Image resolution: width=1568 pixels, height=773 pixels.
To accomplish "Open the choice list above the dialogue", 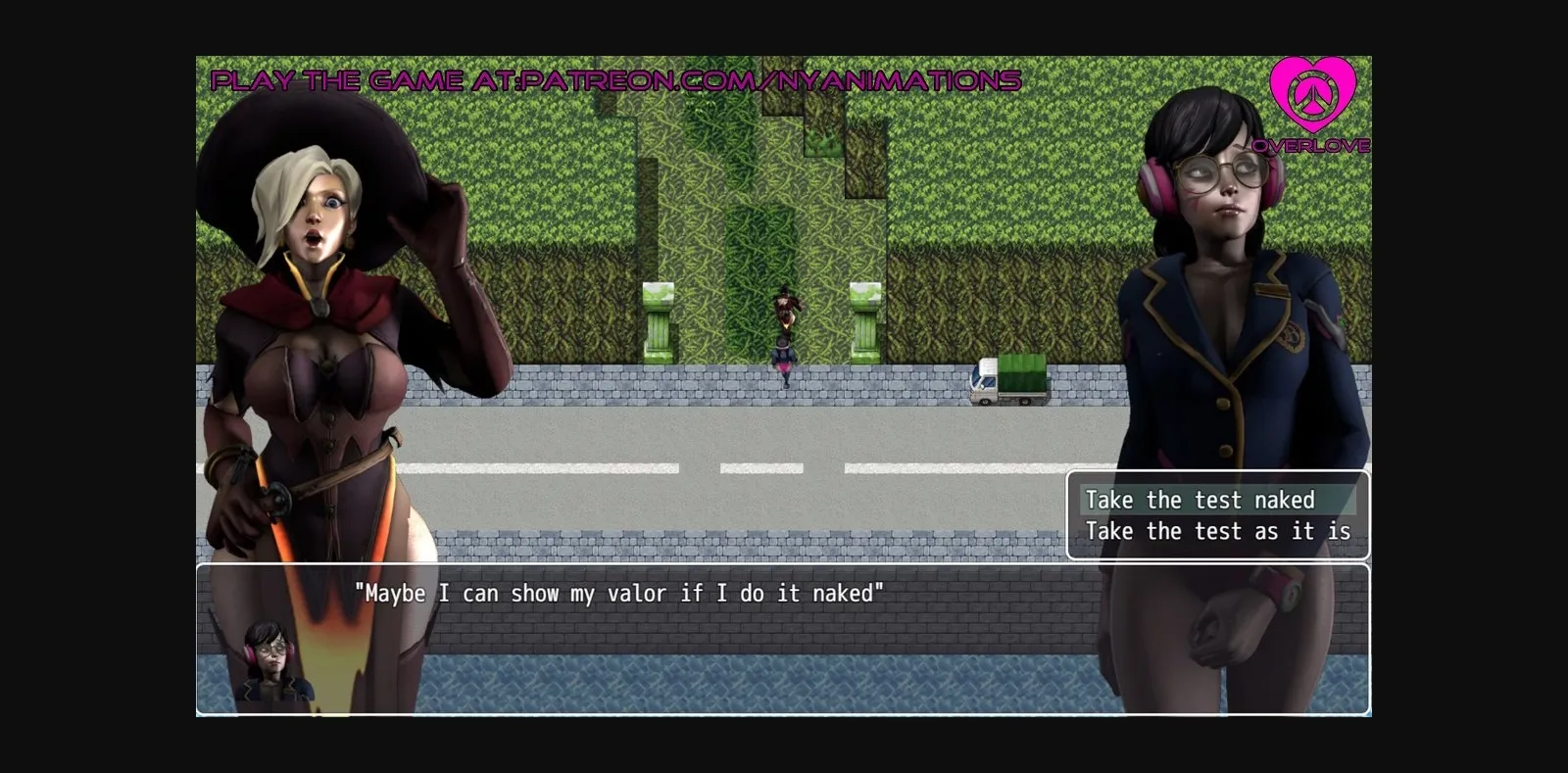I will pyautogui.click(x=1218, y=514).
